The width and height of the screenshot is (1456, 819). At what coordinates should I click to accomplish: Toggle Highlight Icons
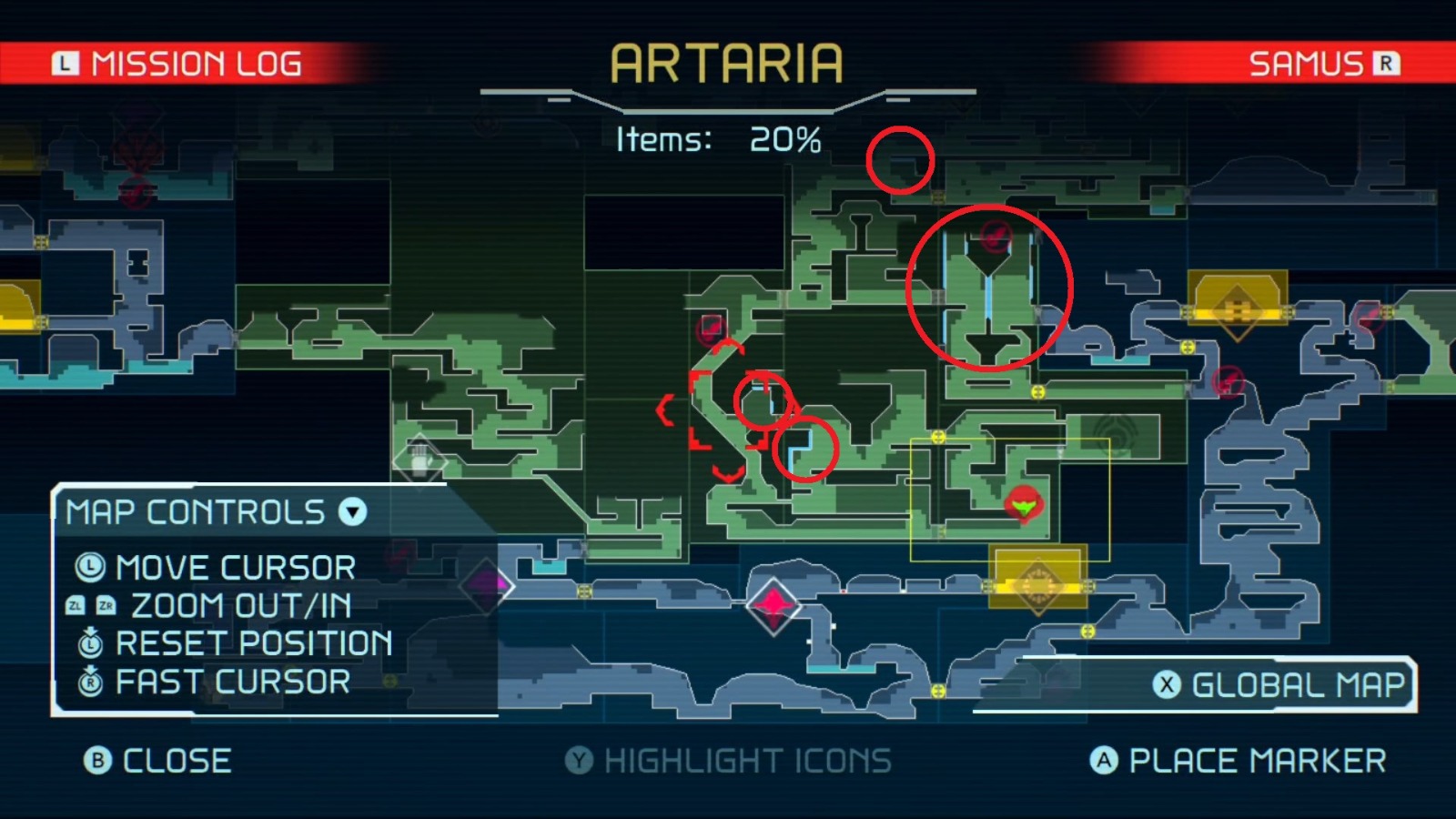tap(728, 762)
